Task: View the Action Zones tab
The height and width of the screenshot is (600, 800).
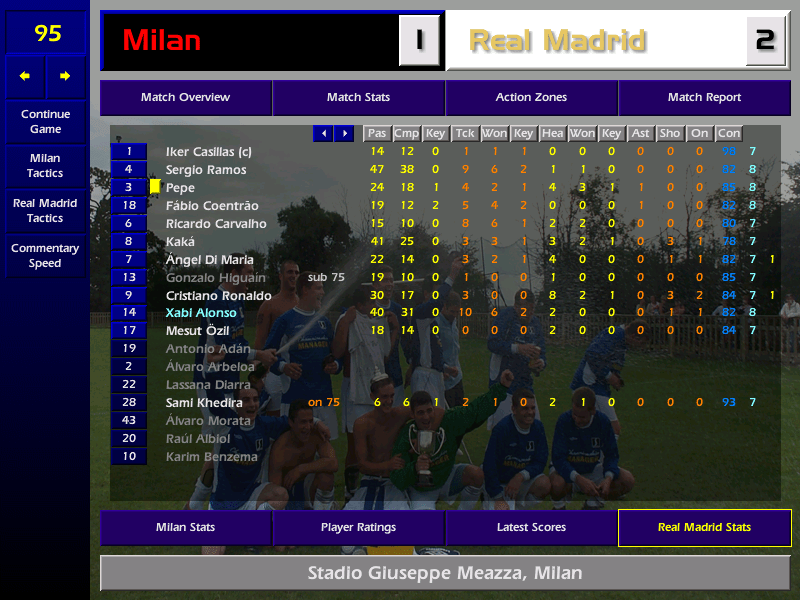Action: [531, 98]
